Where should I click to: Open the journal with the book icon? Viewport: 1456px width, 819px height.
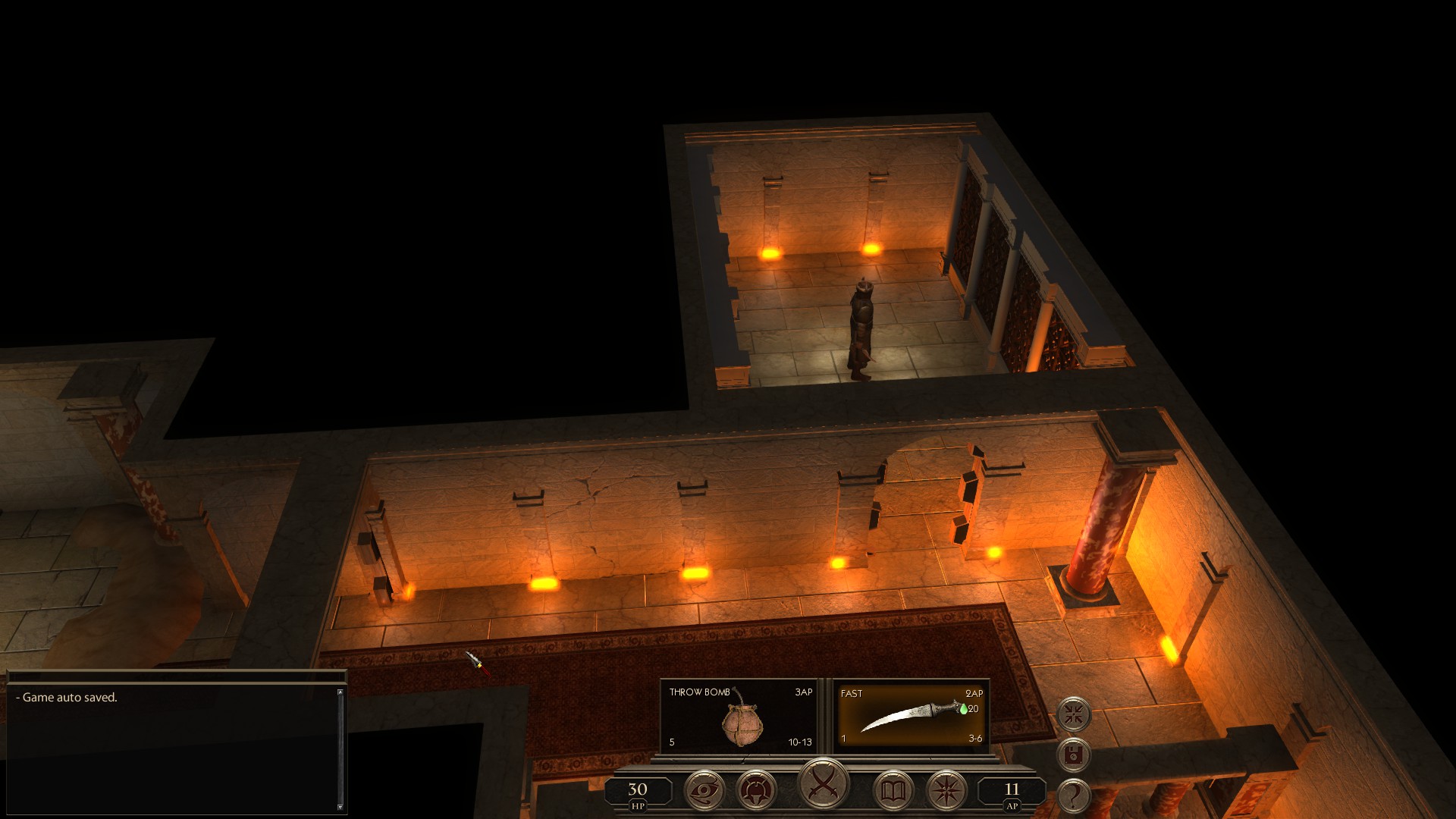pyautogui.click(x=895, y=790)
